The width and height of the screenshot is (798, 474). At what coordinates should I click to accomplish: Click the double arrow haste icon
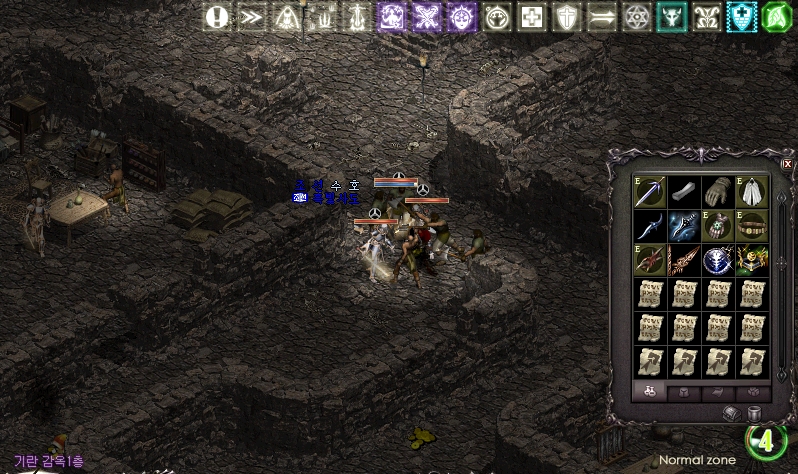pyautogui.click(x=253, y=17)
